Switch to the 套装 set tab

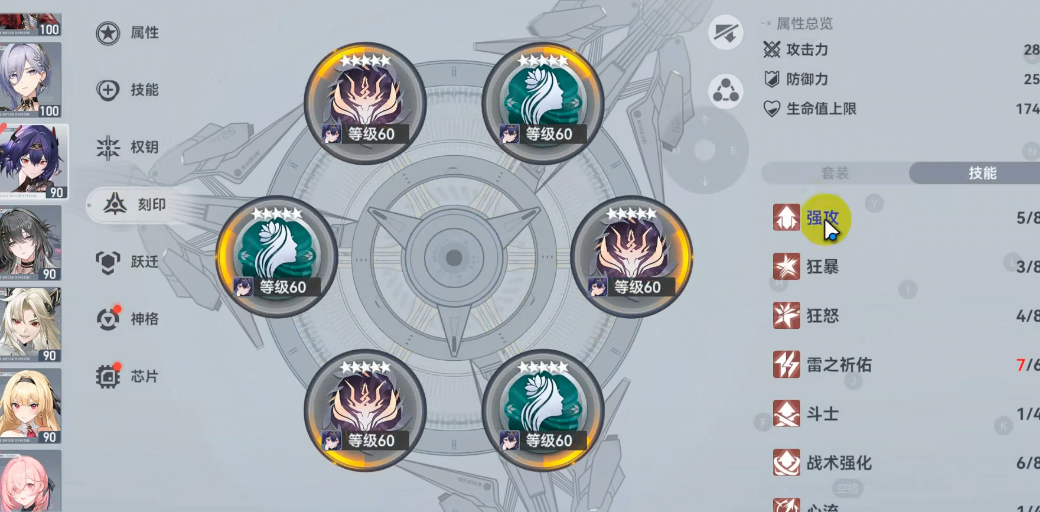[x=835, y=173]
